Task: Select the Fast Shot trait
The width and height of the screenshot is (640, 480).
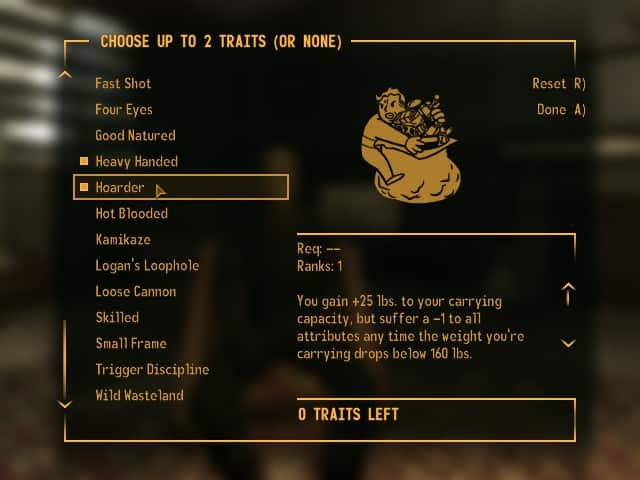Action: pyautogui.click(x=123, y=83)
